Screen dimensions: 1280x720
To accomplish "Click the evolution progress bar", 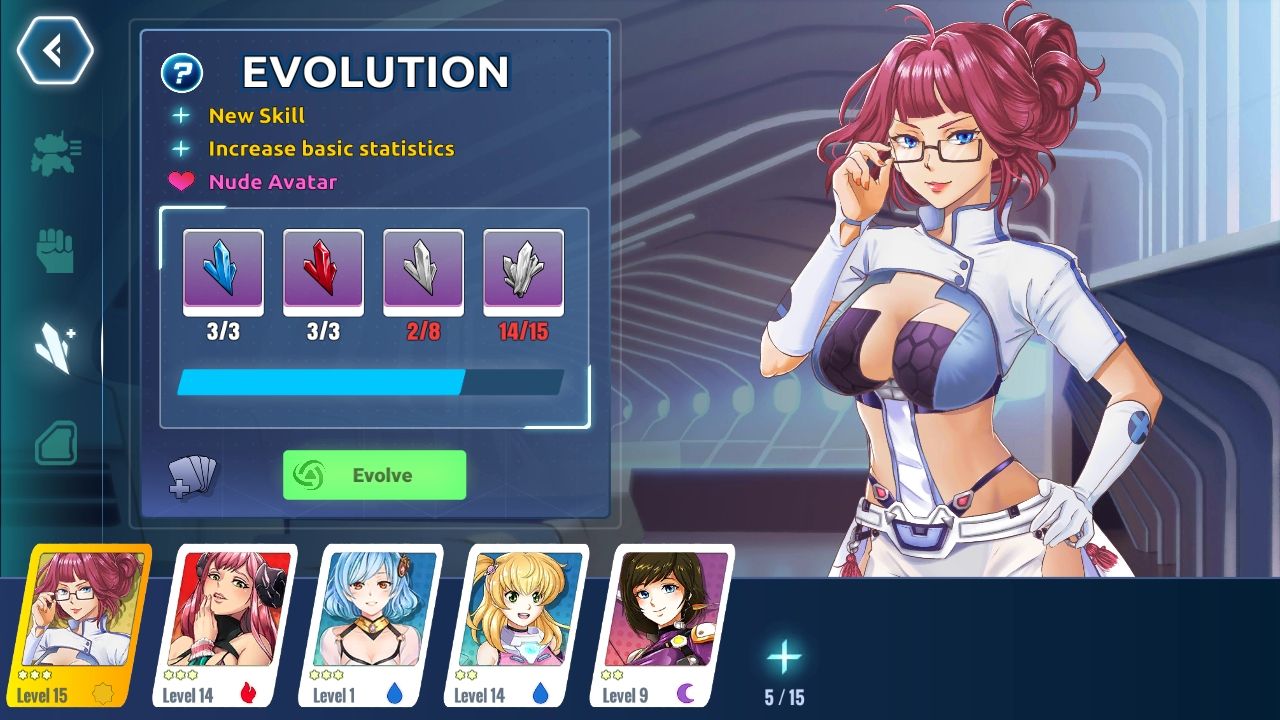I will [373, 382].
